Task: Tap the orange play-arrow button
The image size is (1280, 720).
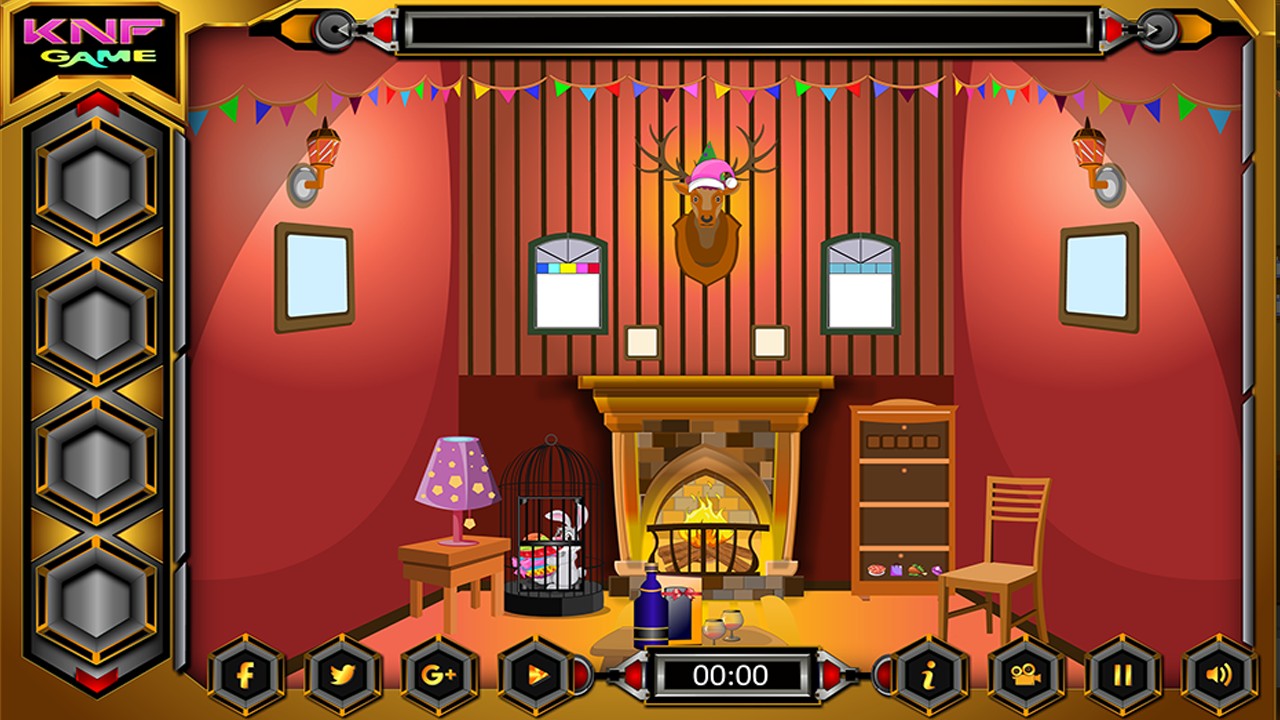Action: click(536, 675)
